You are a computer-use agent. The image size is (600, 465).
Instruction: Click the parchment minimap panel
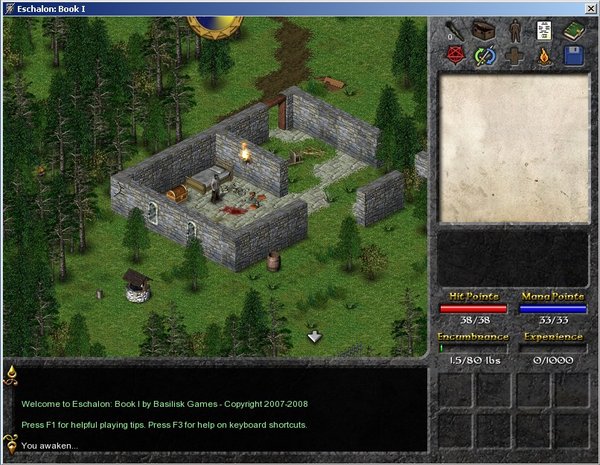coord(513,148)
